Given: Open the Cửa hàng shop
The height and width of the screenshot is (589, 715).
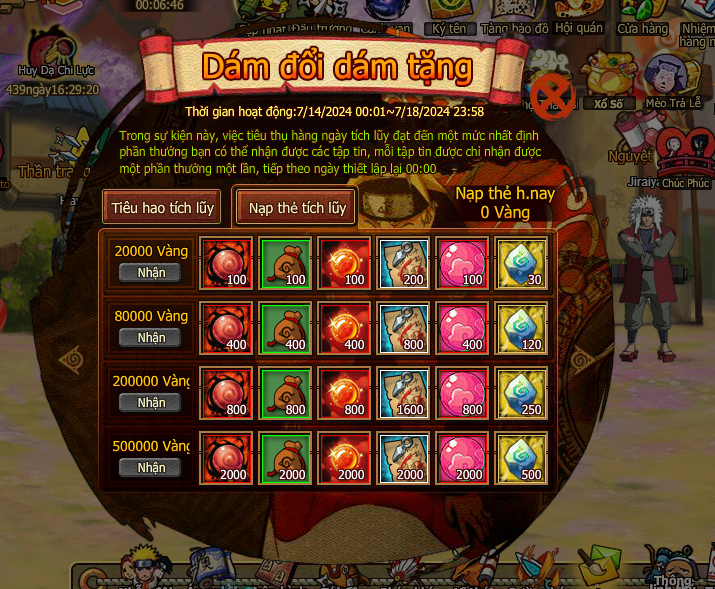Looking at the screenshot, I should [642, 20].
